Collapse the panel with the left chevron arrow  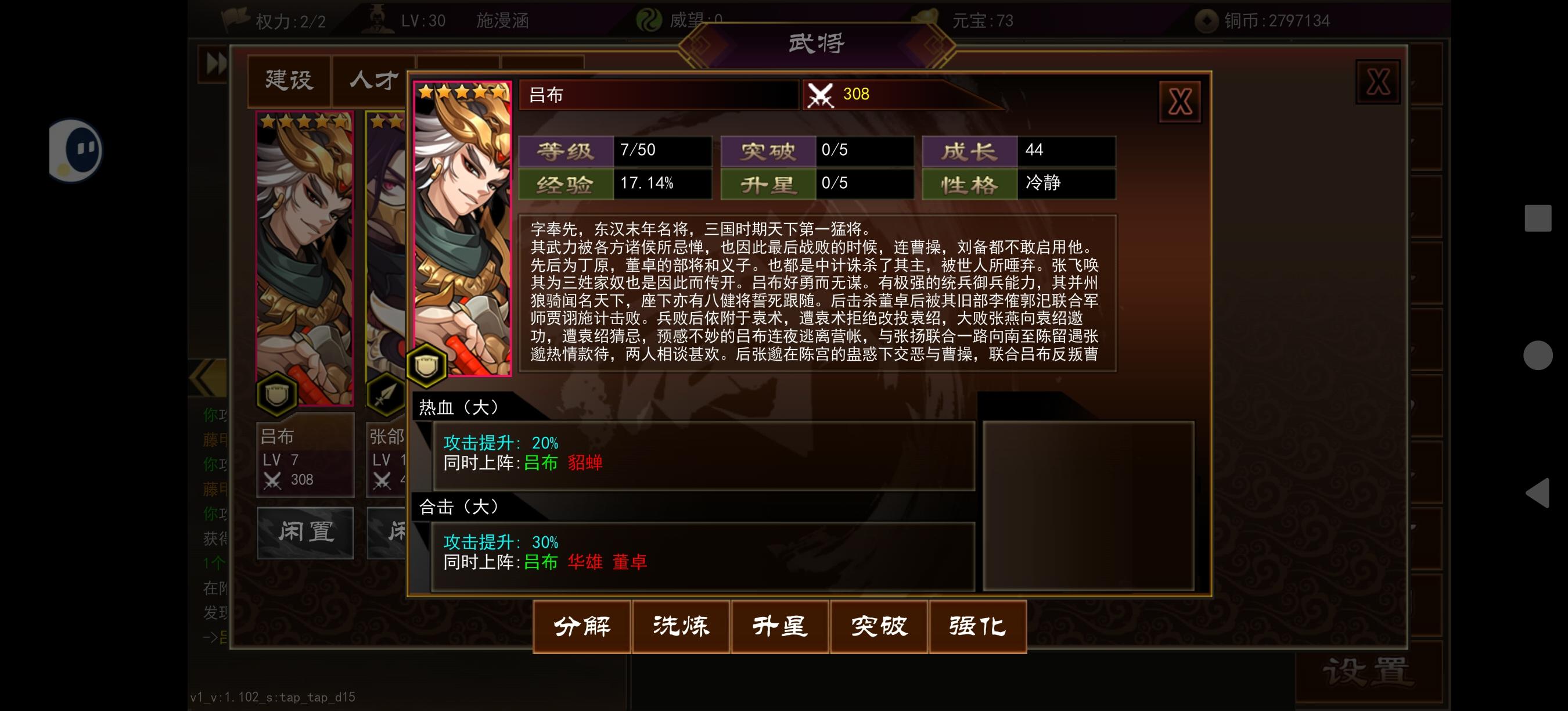coord(207,378)
